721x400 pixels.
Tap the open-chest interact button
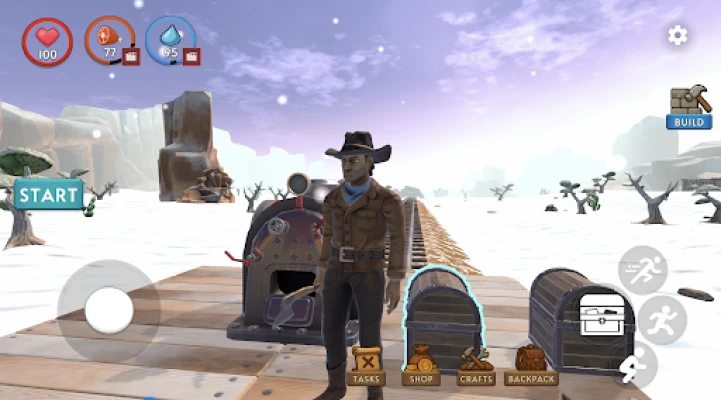601,319
